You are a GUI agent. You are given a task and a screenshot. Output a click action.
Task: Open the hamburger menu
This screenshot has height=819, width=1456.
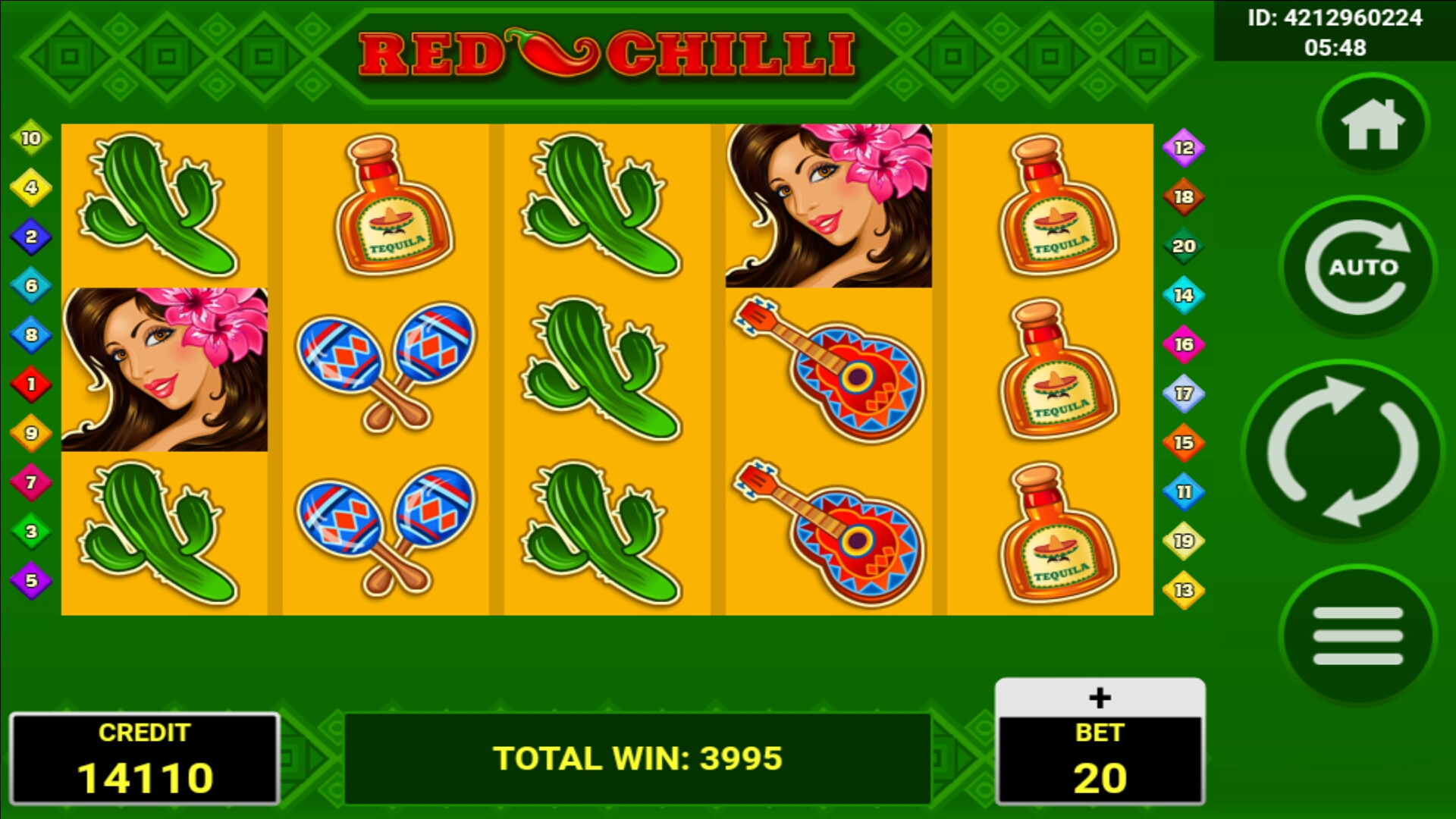[x=1357, y=635]
